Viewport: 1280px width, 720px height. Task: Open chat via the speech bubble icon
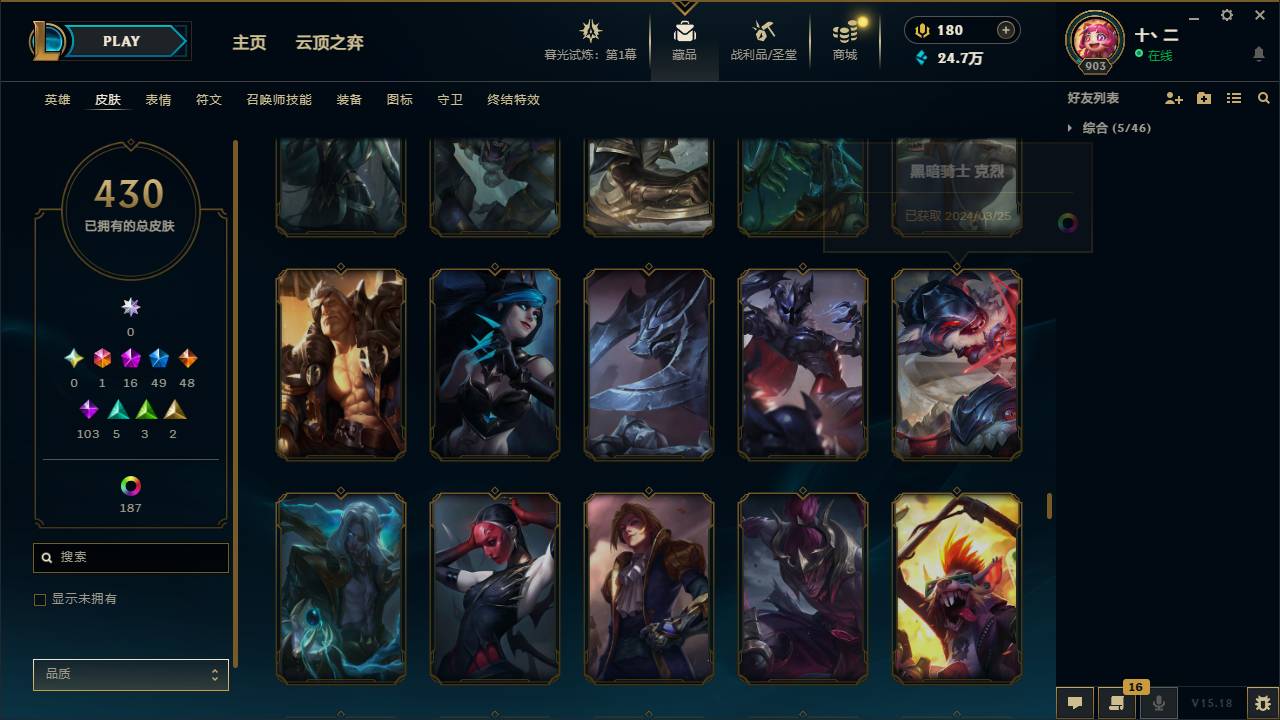(1075, 703)
